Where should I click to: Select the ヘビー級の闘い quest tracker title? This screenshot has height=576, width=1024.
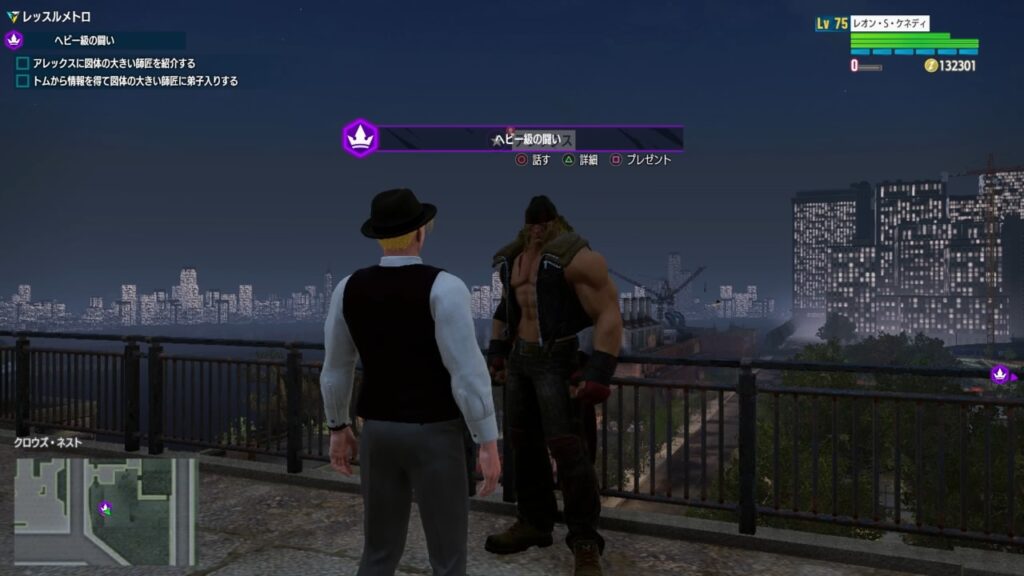85,41
